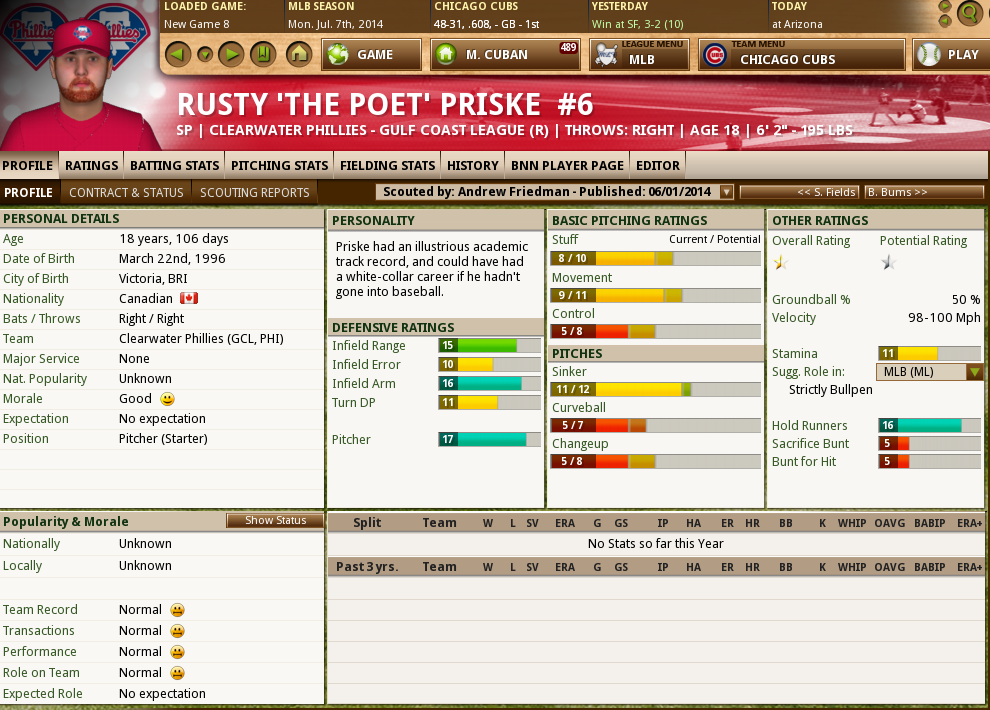
Task: Open the Chicago Cubs team menu
Action: tap(801, 55)
